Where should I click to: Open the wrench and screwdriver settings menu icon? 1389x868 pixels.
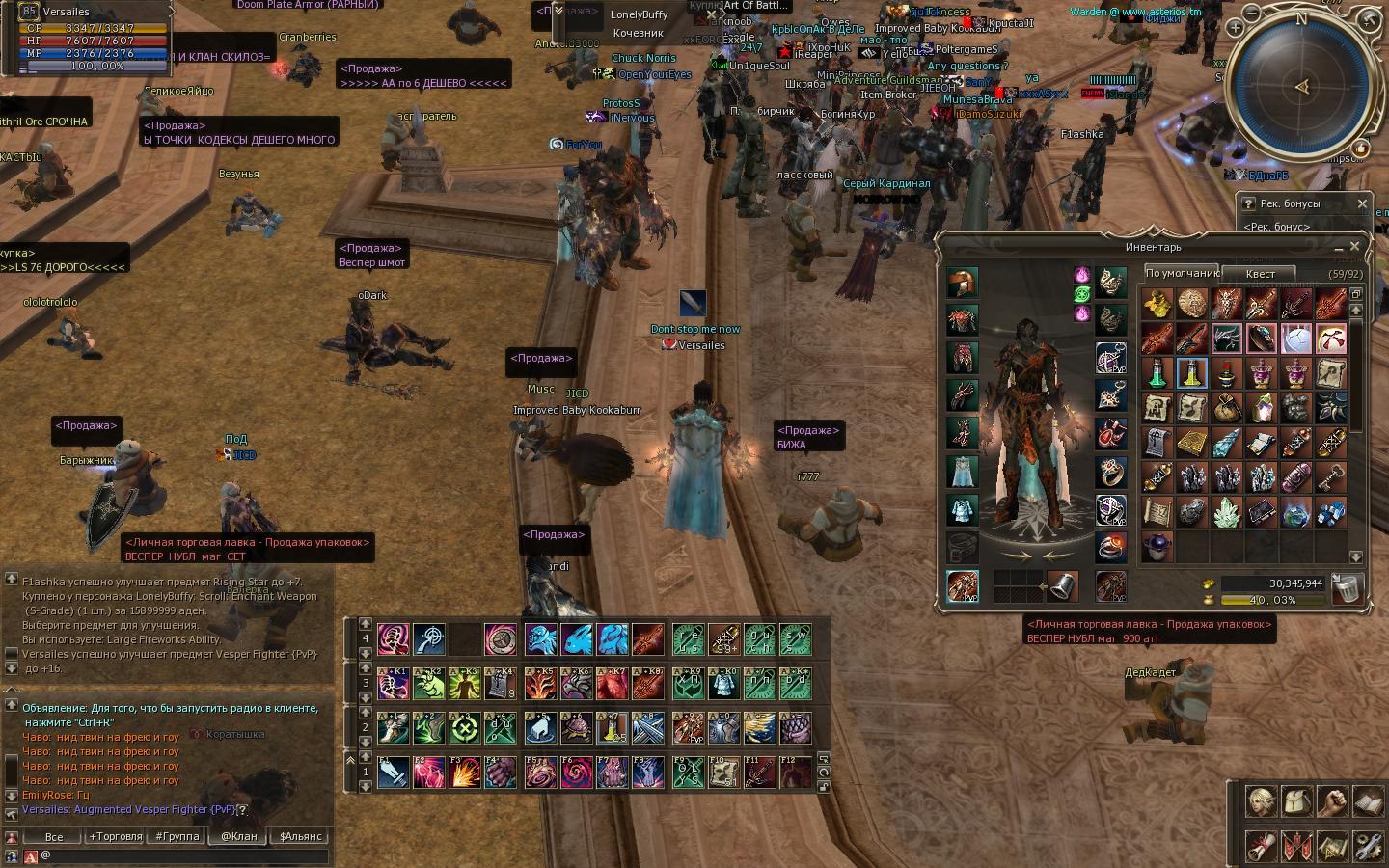(x=1369, y=846)
